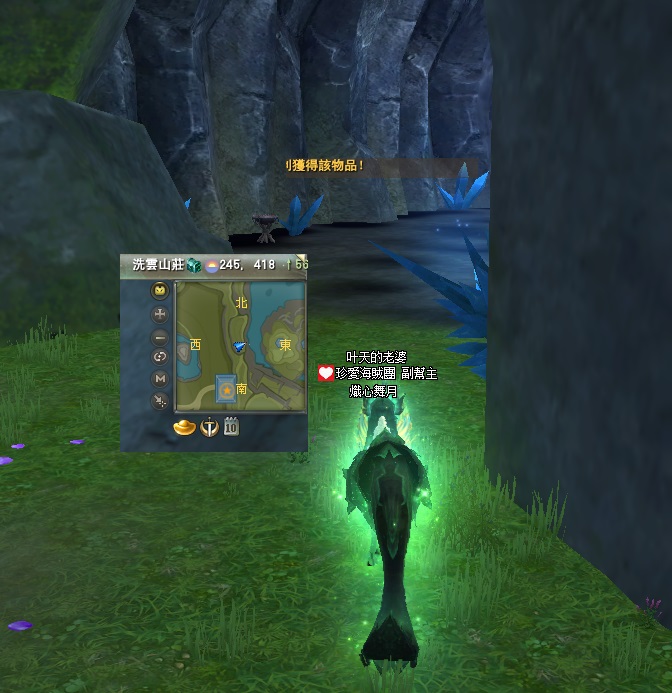This screenshot has height=693, width=672.
Task: Open the world map with M button
Action: tap(160, 378)
